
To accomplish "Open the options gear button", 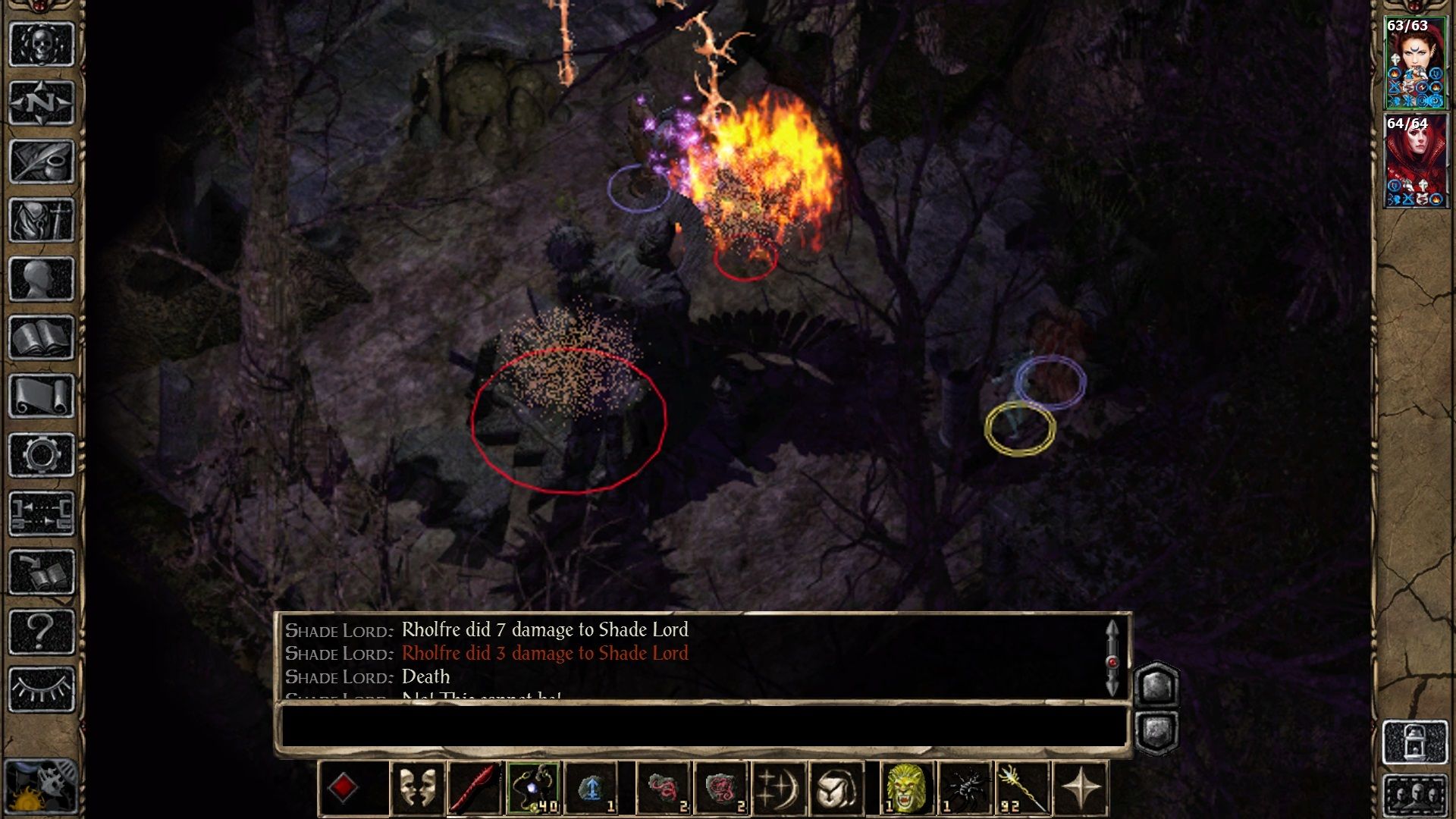I will tap(41, 455).
